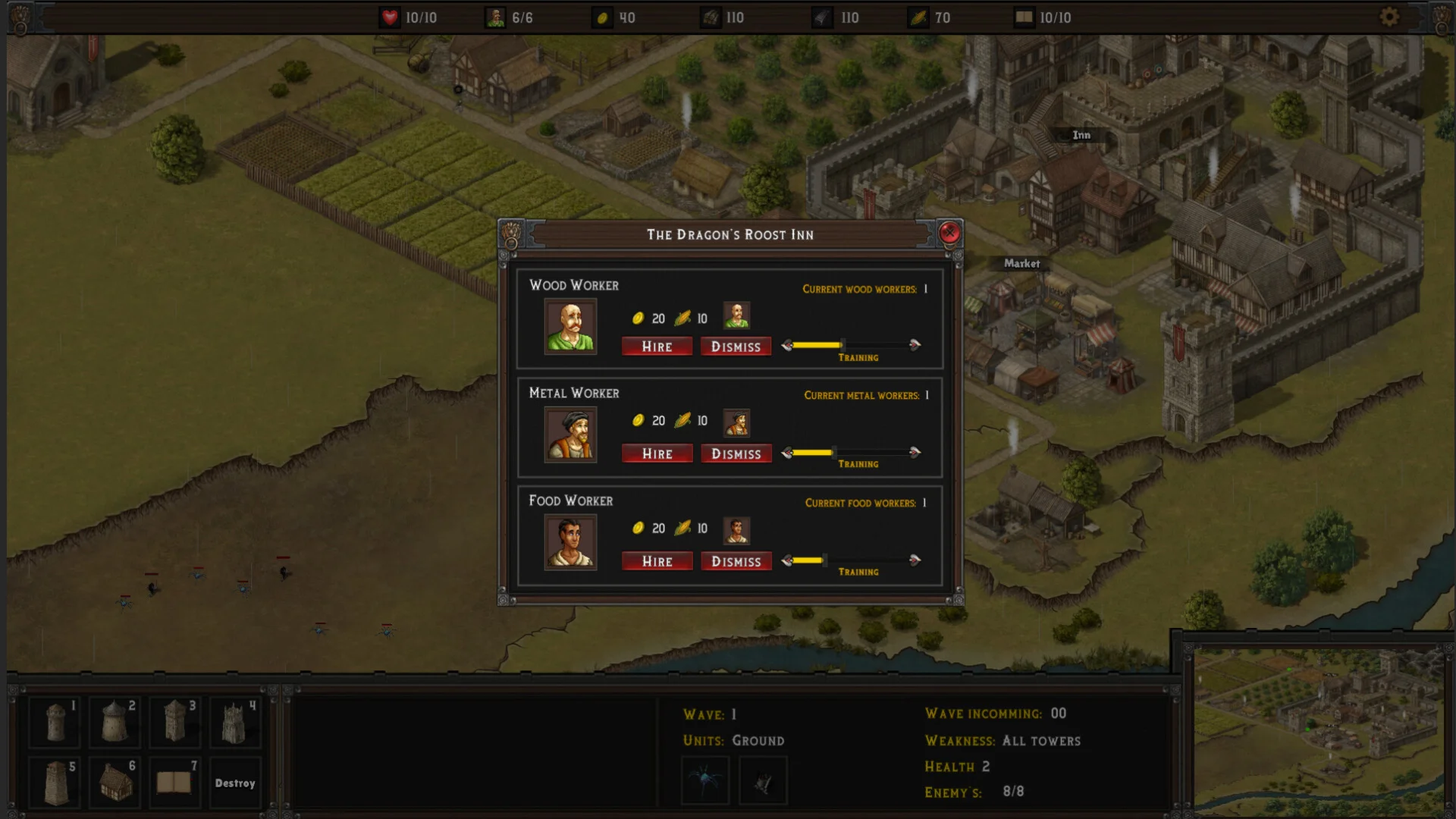Choose the tall brick tower in slot 5
Viewport: 1456px width, 819px height.
(55, 782)
